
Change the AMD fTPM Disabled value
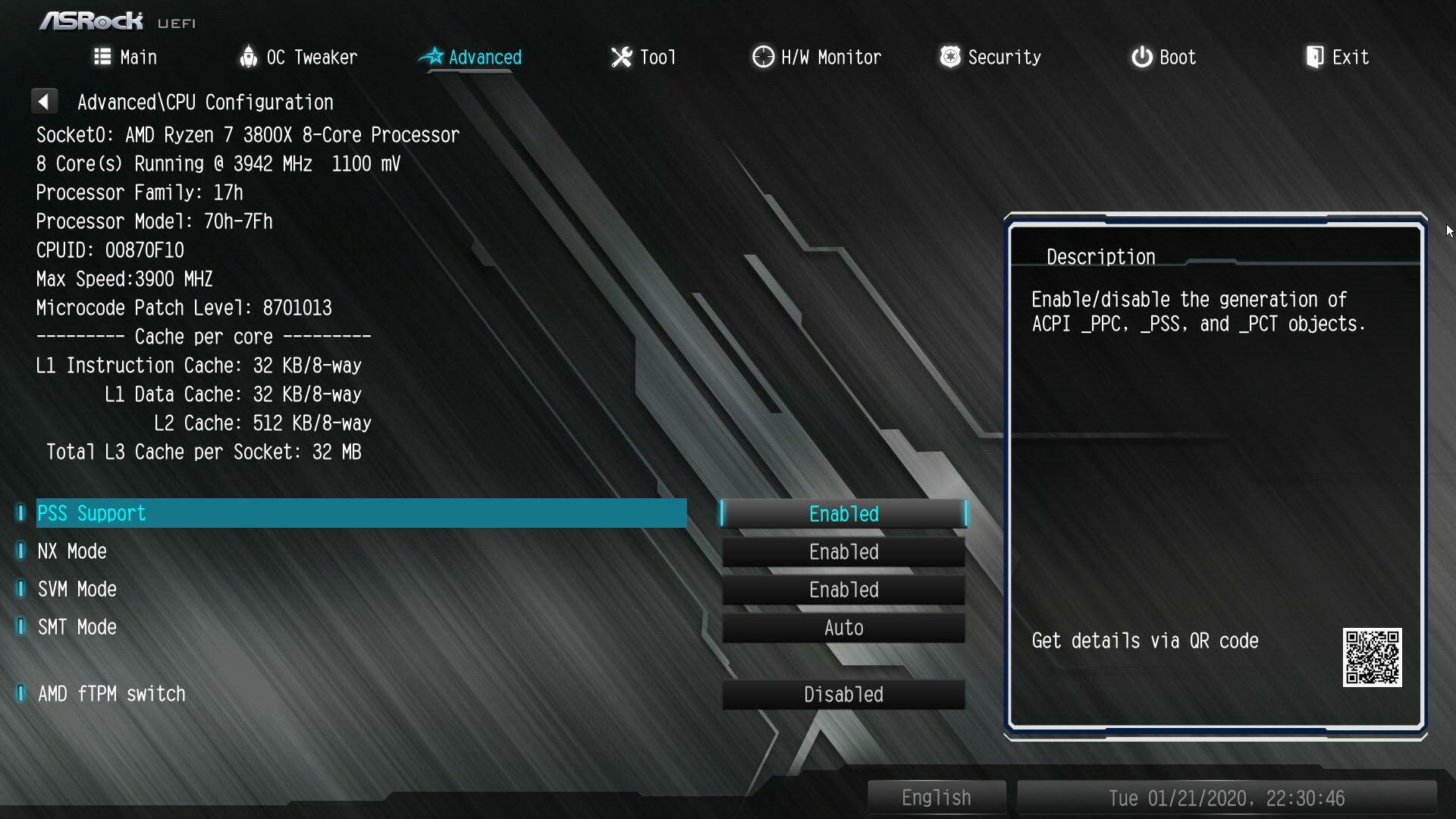(843, 695)
